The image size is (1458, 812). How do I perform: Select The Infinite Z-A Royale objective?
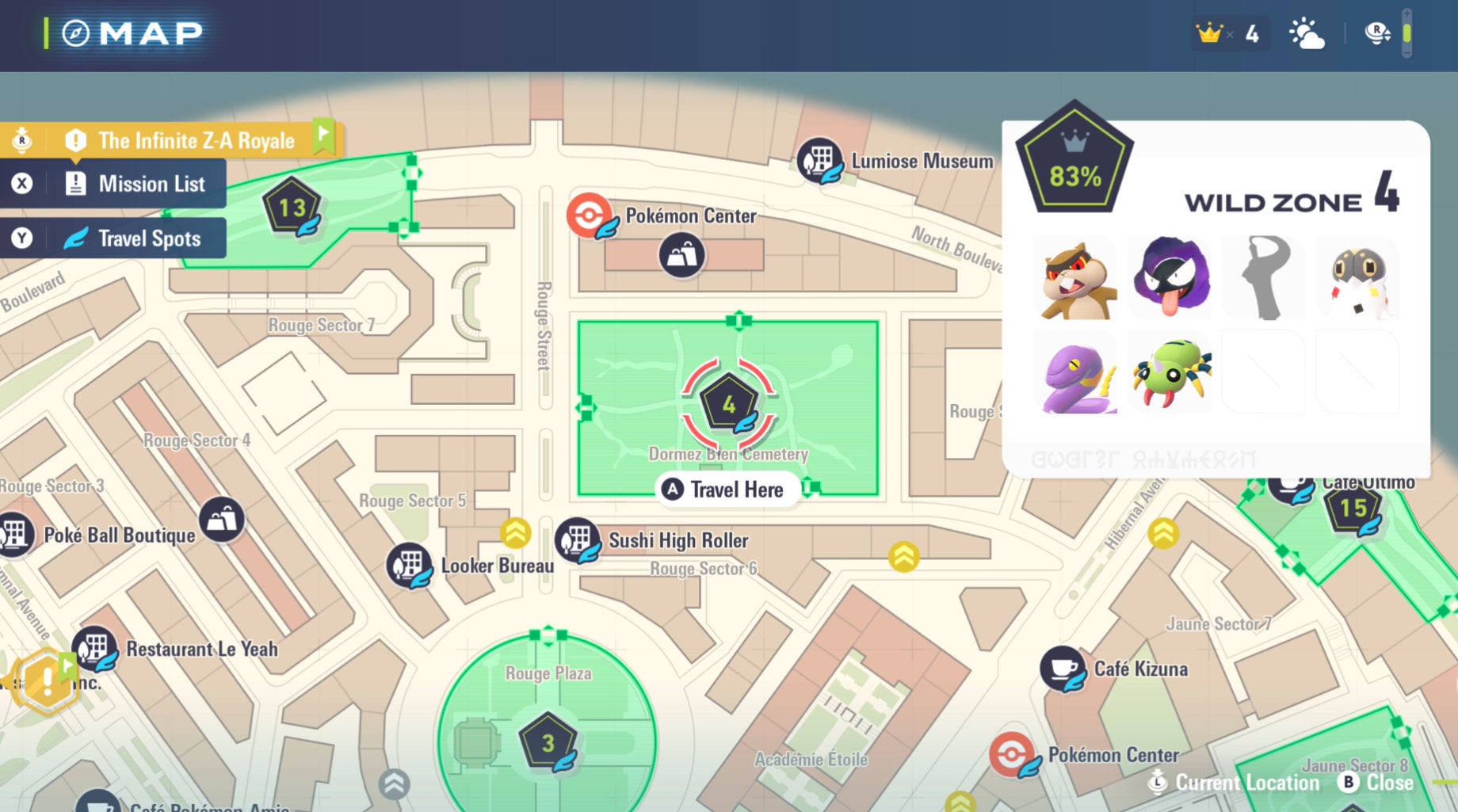point(186,141)
